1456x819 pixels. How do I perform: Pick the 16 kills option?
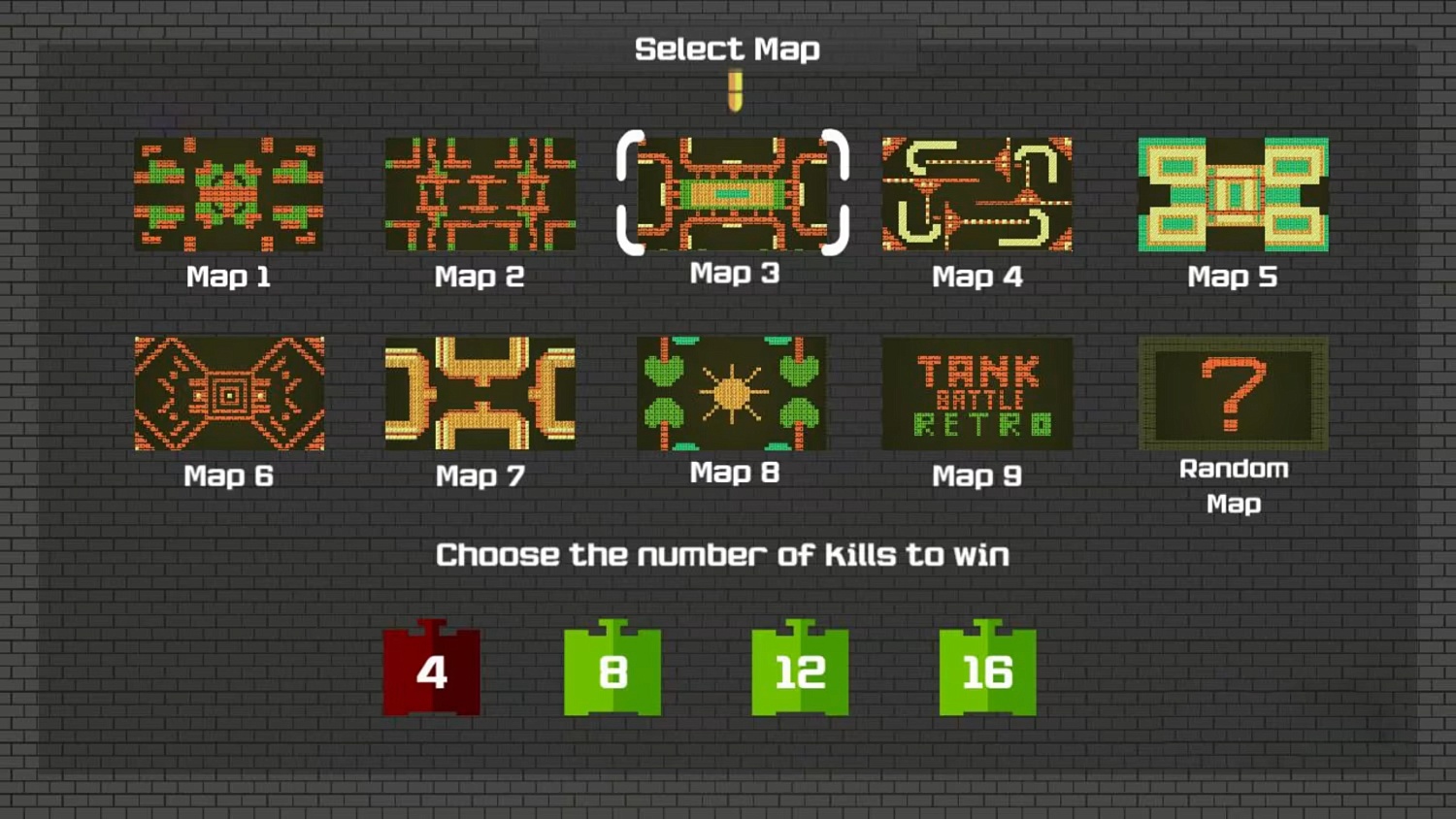pos(987,672)
